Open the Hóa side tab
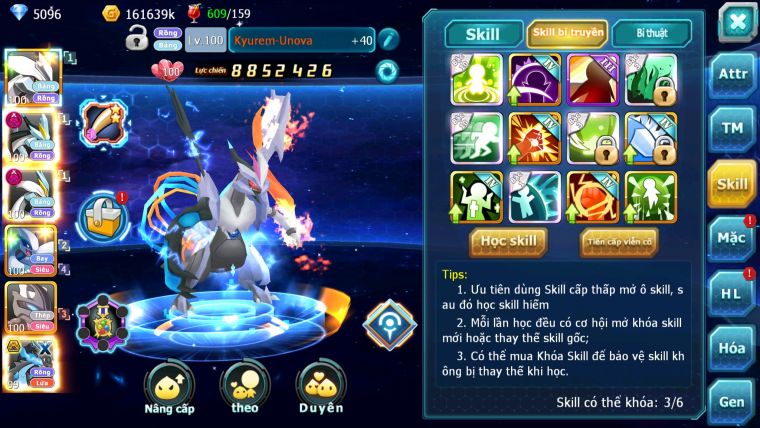 732,348
